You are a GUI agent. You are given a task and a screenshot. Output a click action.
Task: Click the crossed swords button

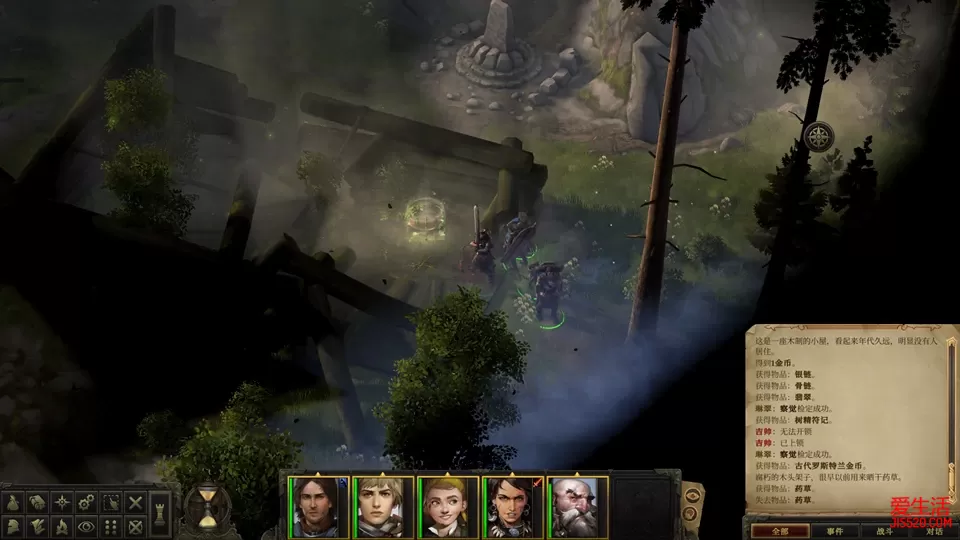(x=136, y=503)
